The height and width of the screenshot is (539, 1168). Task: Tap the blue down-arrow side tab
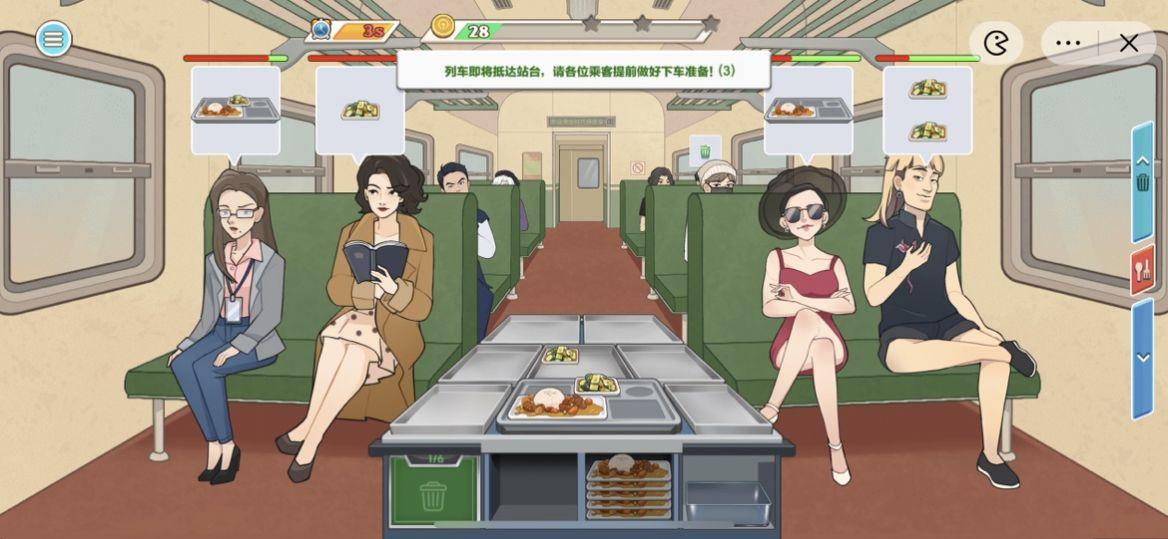pyautogui.click(x=1143, y=357)
